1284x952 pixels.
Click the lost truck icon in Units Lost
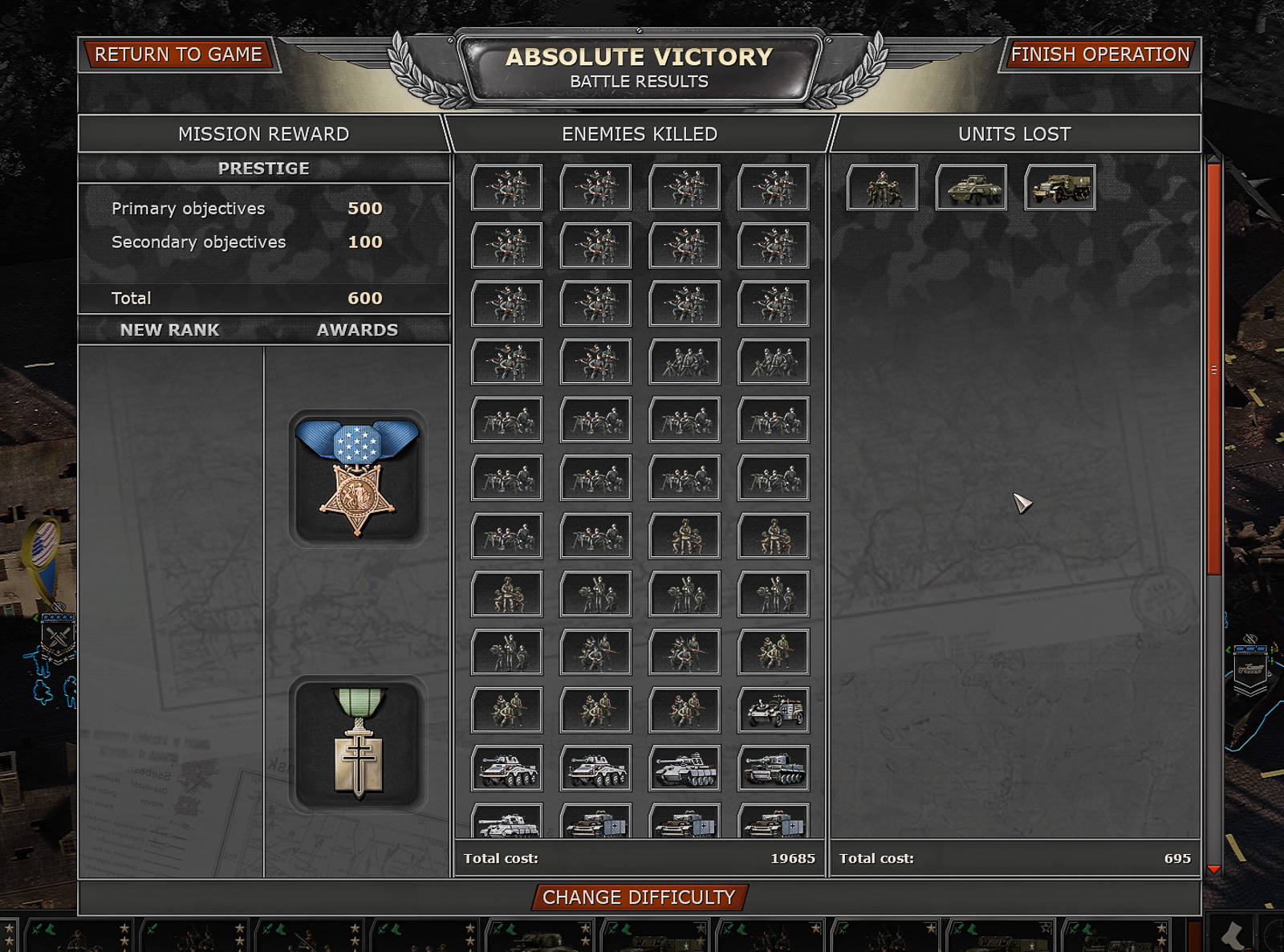coord(1059,187)
